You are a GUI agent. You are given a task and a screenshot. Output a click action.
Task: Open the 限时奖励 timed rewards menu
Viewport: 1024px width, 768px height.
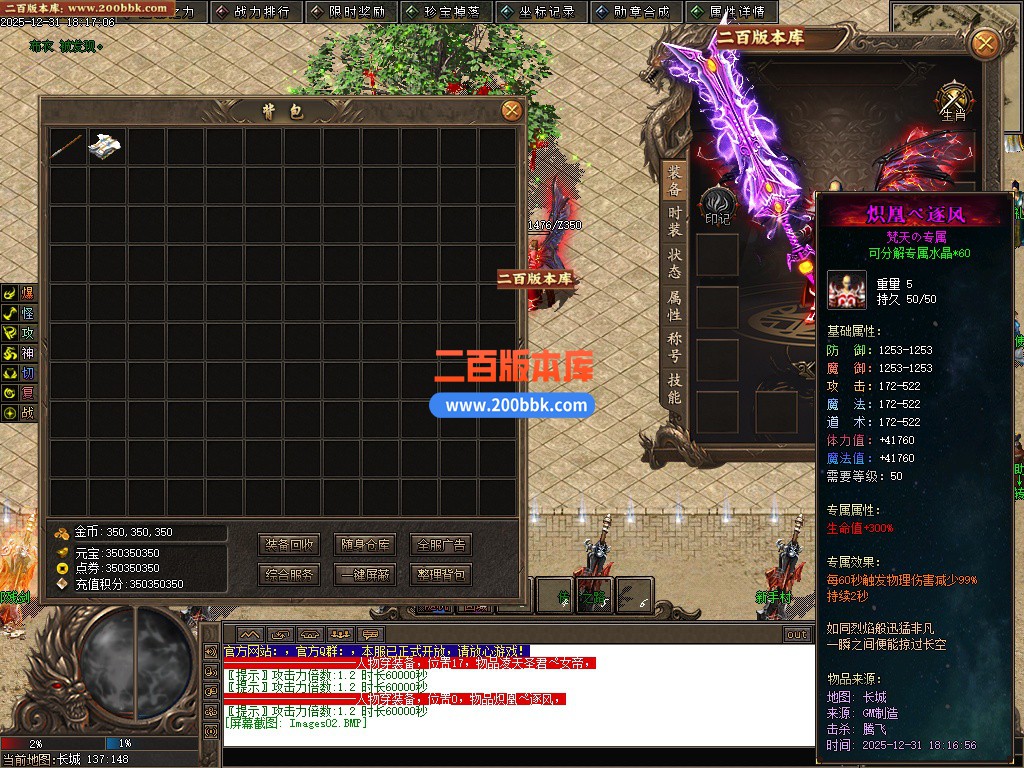348,12
